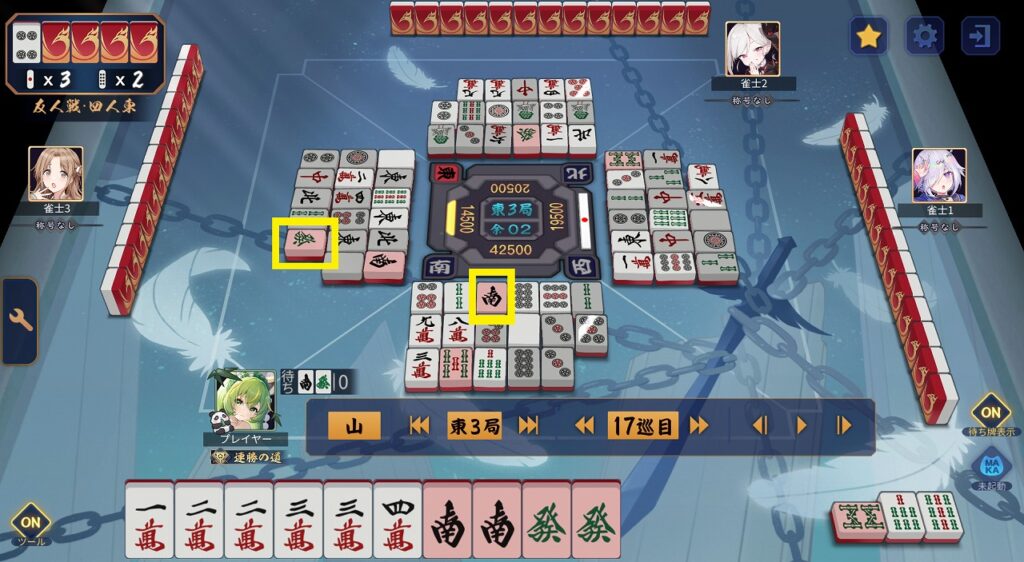Jump to the previous round

(420, 426)
